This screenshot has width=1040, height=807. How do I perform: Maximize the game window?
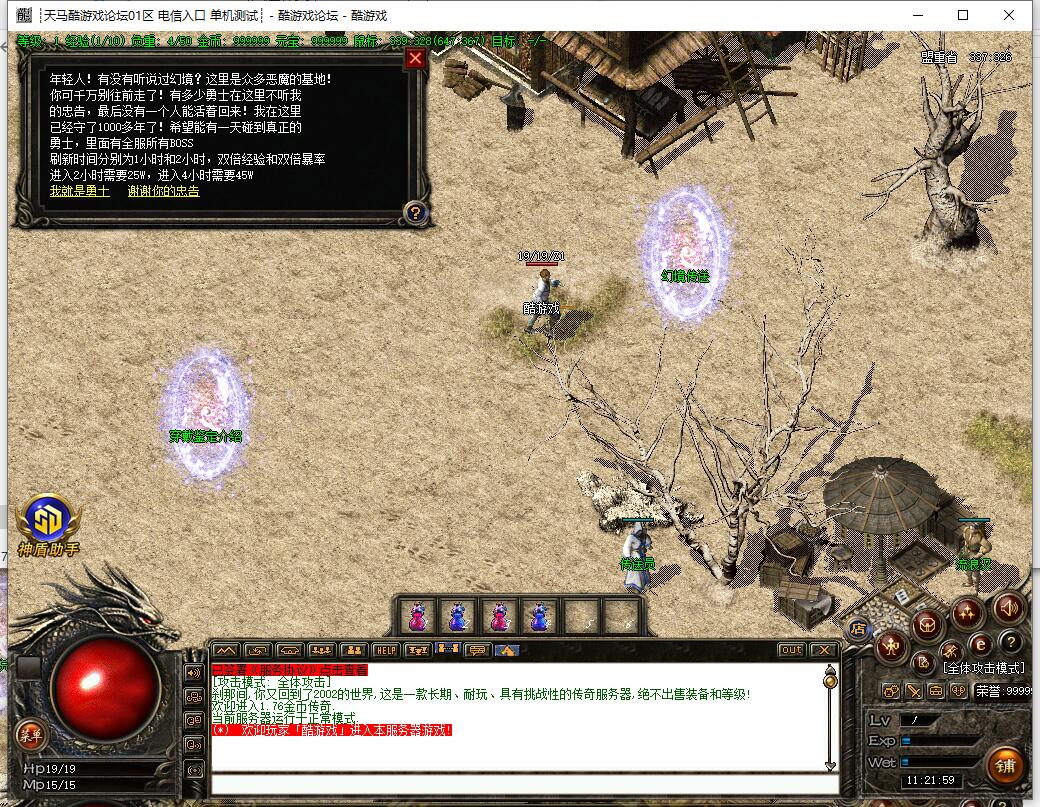pyautogui.click(x=963, y=15)
